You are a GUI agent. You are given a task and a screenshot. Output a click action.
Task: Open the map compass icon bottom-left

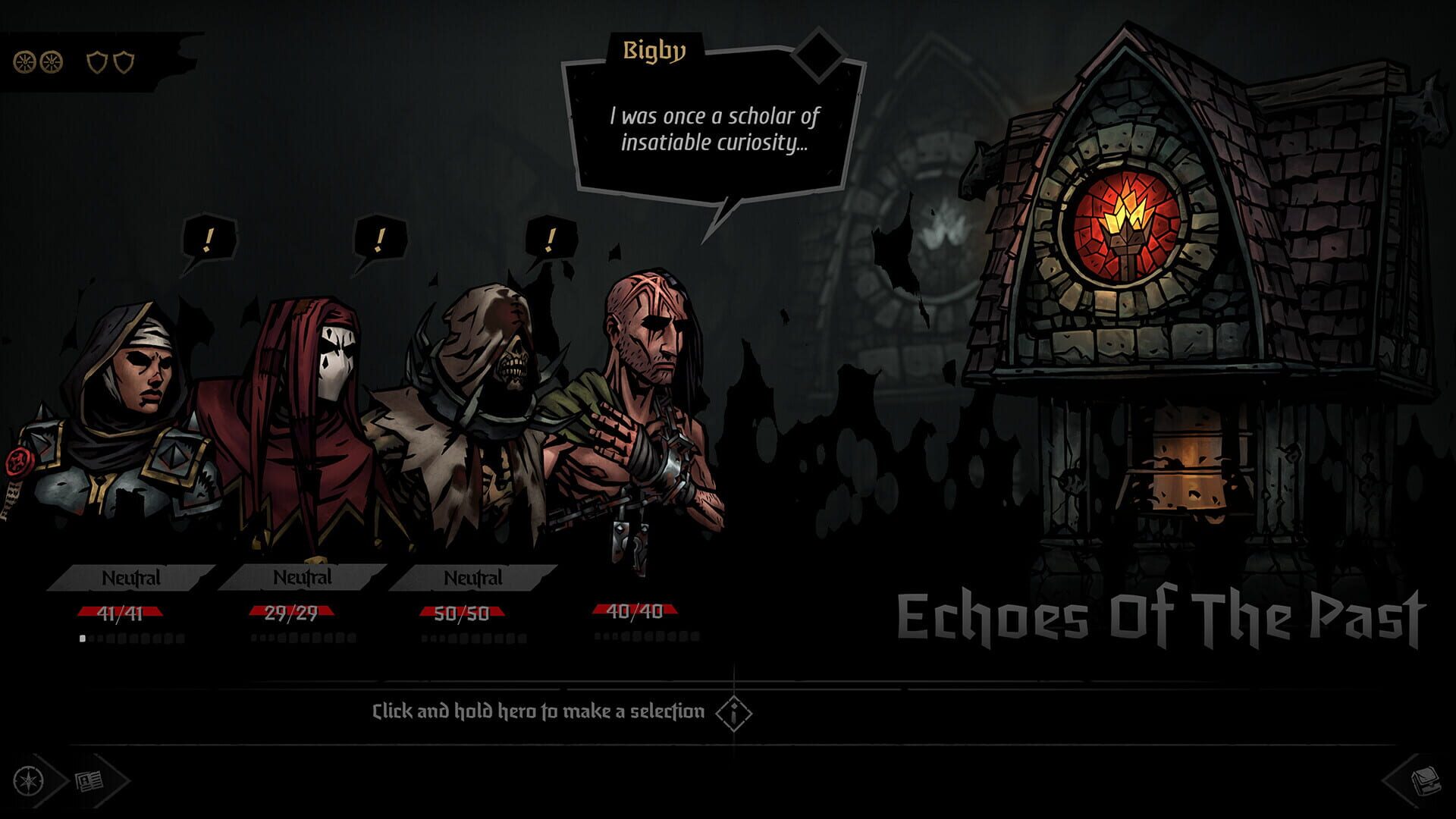click(x=27, y=780)
